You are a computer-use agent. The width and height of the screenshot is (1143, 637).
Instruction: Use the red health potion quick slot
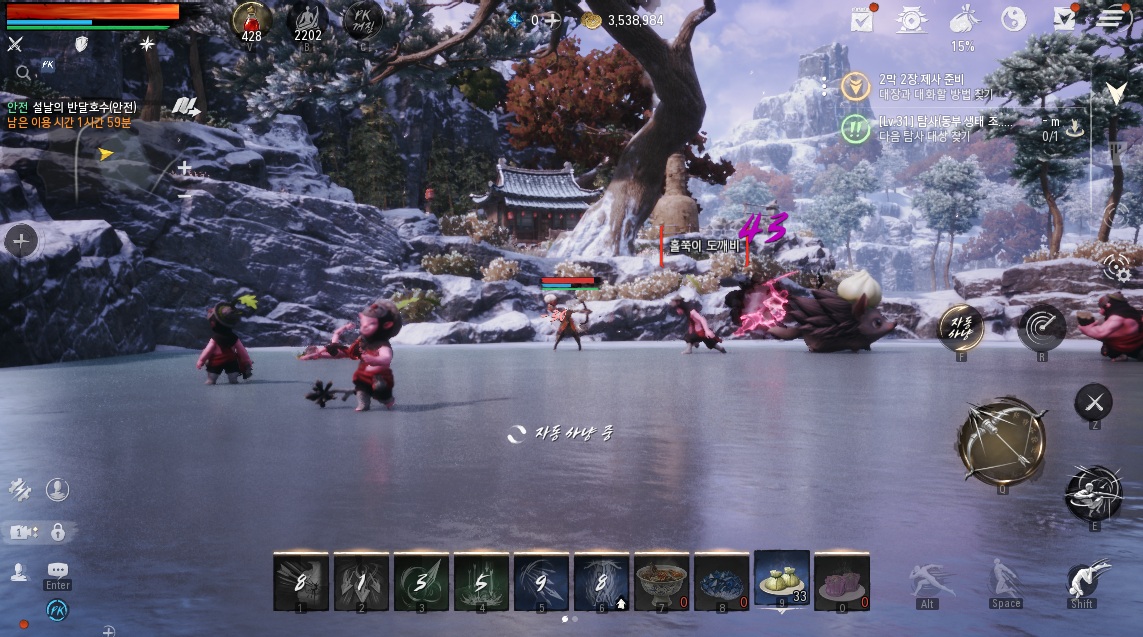tap(252, 20)
